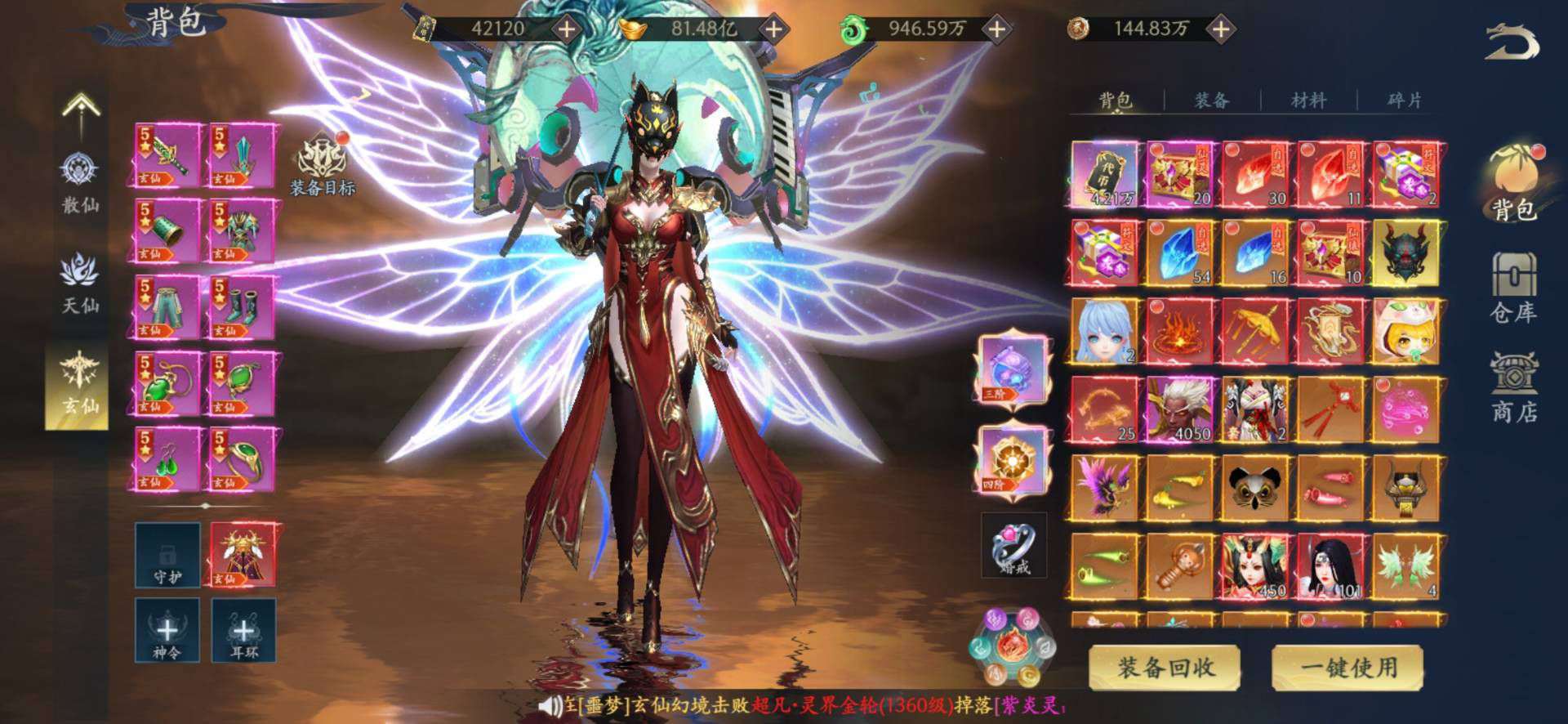Image resolution: width=1568 pixels, height=724 pixels.
Task: Select the 代币 token item slot
Action: [x=1103, y=174]
